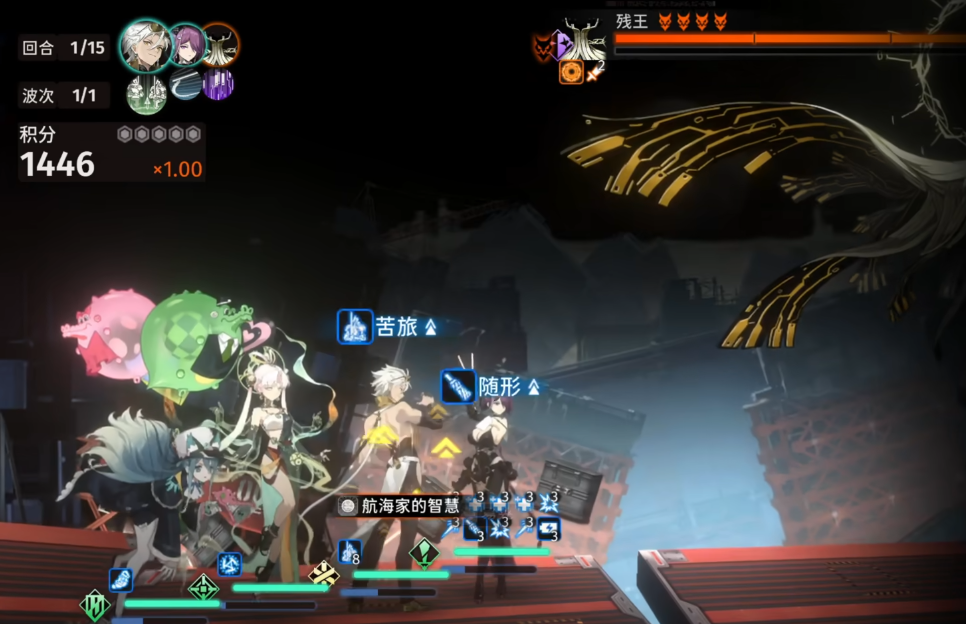This screenshot has height=624, width=966.
Task: Select the yellow crossed diamond path emblem
Action: 323,573
